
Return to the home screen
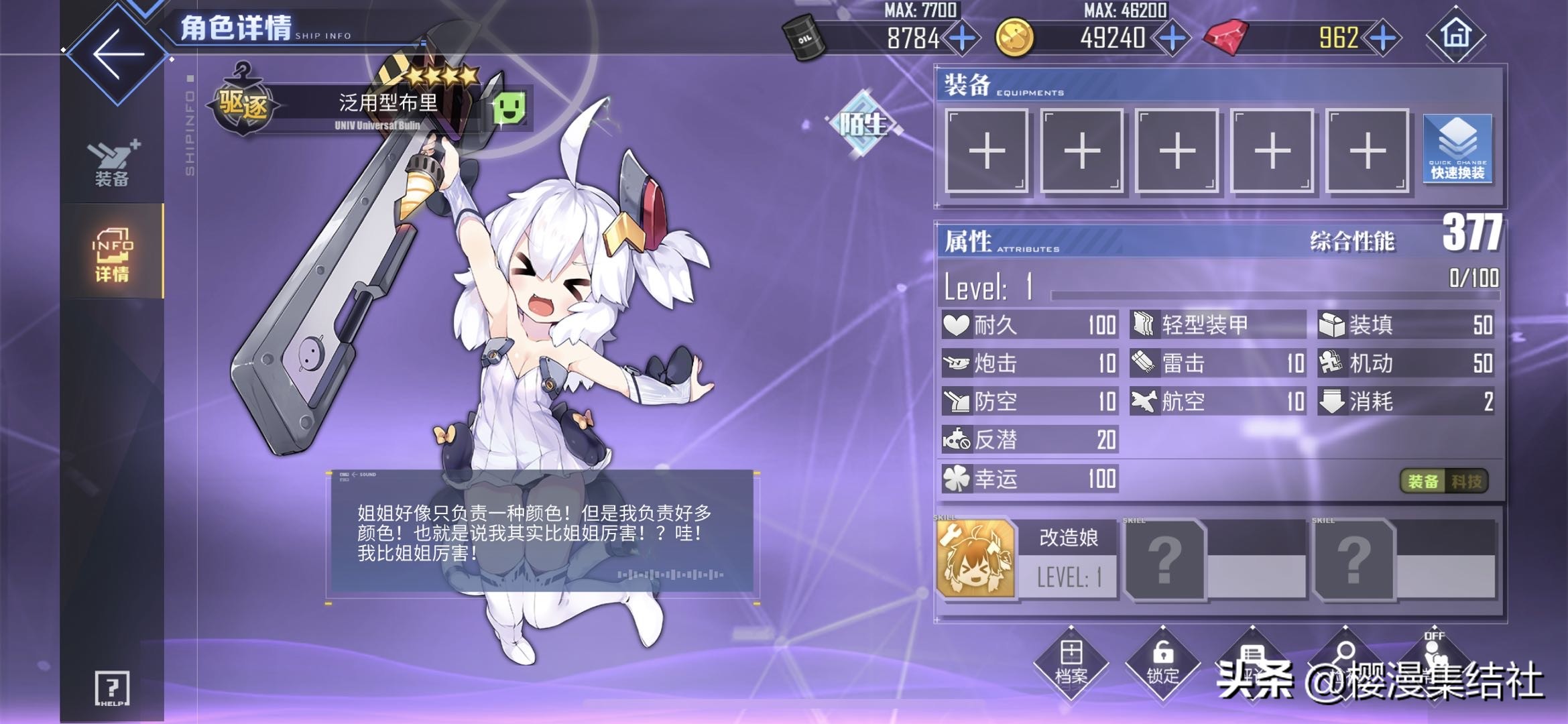(1455, 34)
